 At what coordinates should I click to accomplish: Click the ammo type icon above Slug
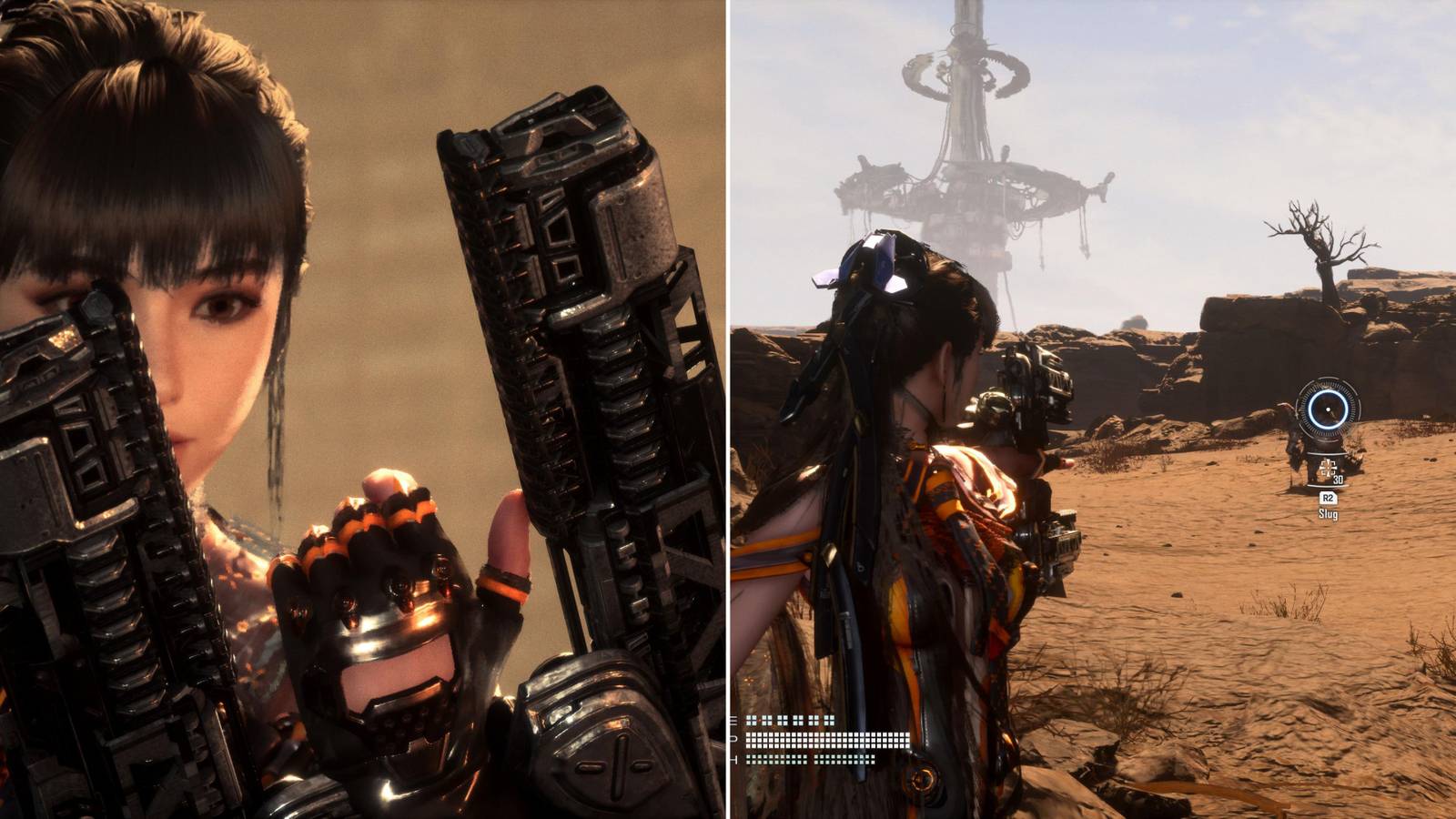[1328, 468]
